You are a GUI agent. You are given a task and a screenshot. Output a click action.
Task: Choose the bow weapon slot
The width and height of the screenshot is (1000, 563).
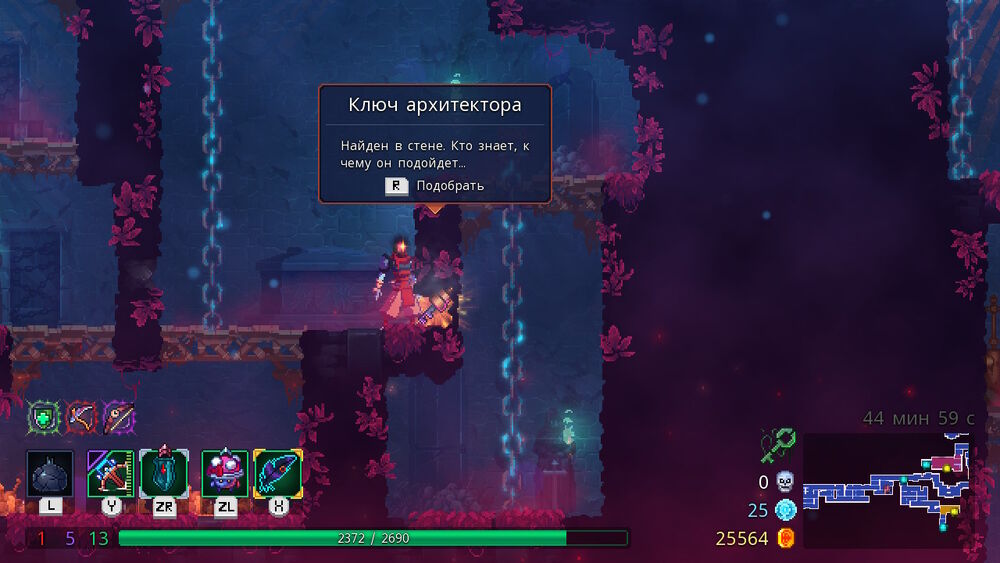(110, 473)
